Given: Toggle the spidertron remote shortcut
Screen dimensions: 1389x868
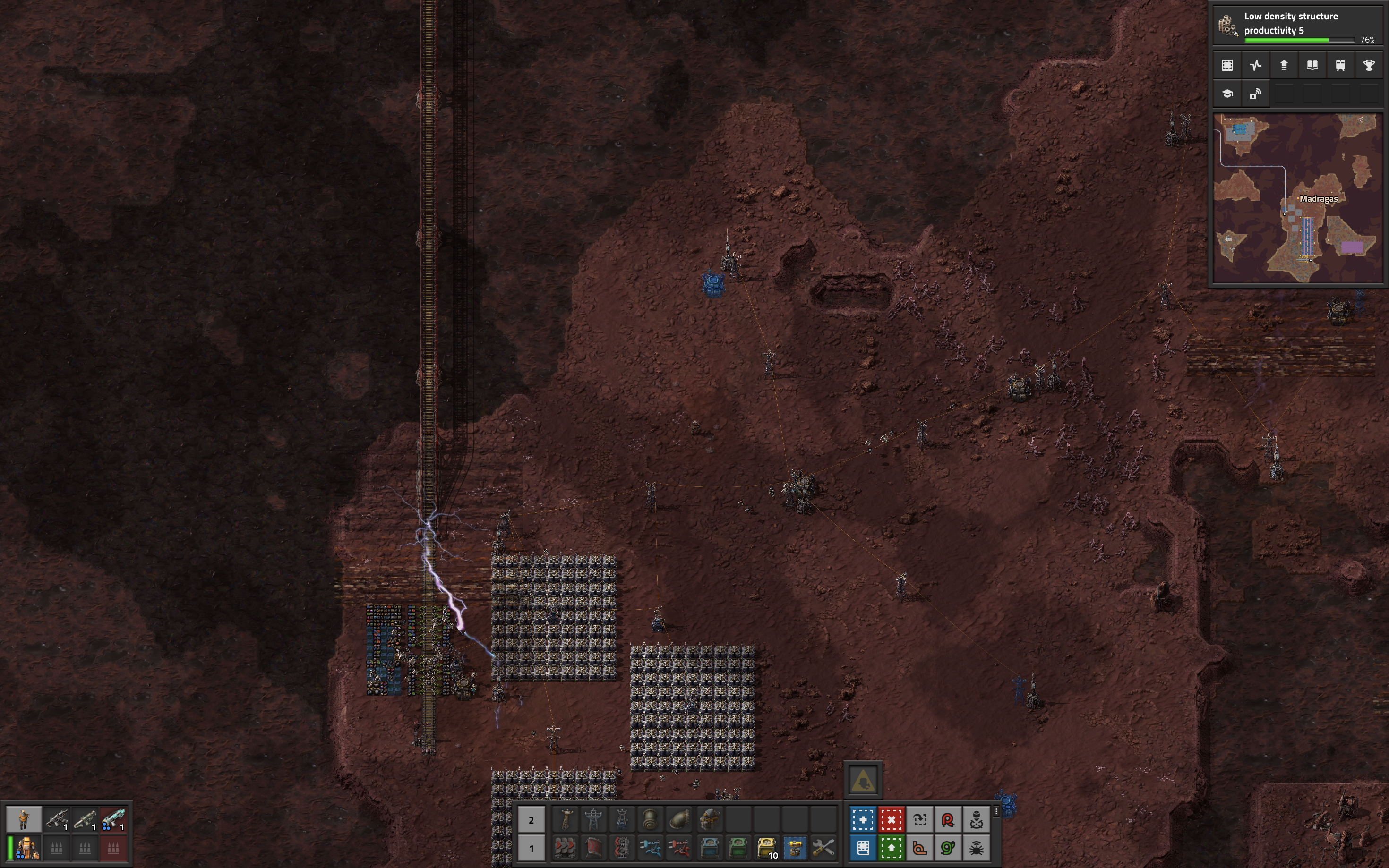Looking at the screenshot, I should (x=976, y=848).
